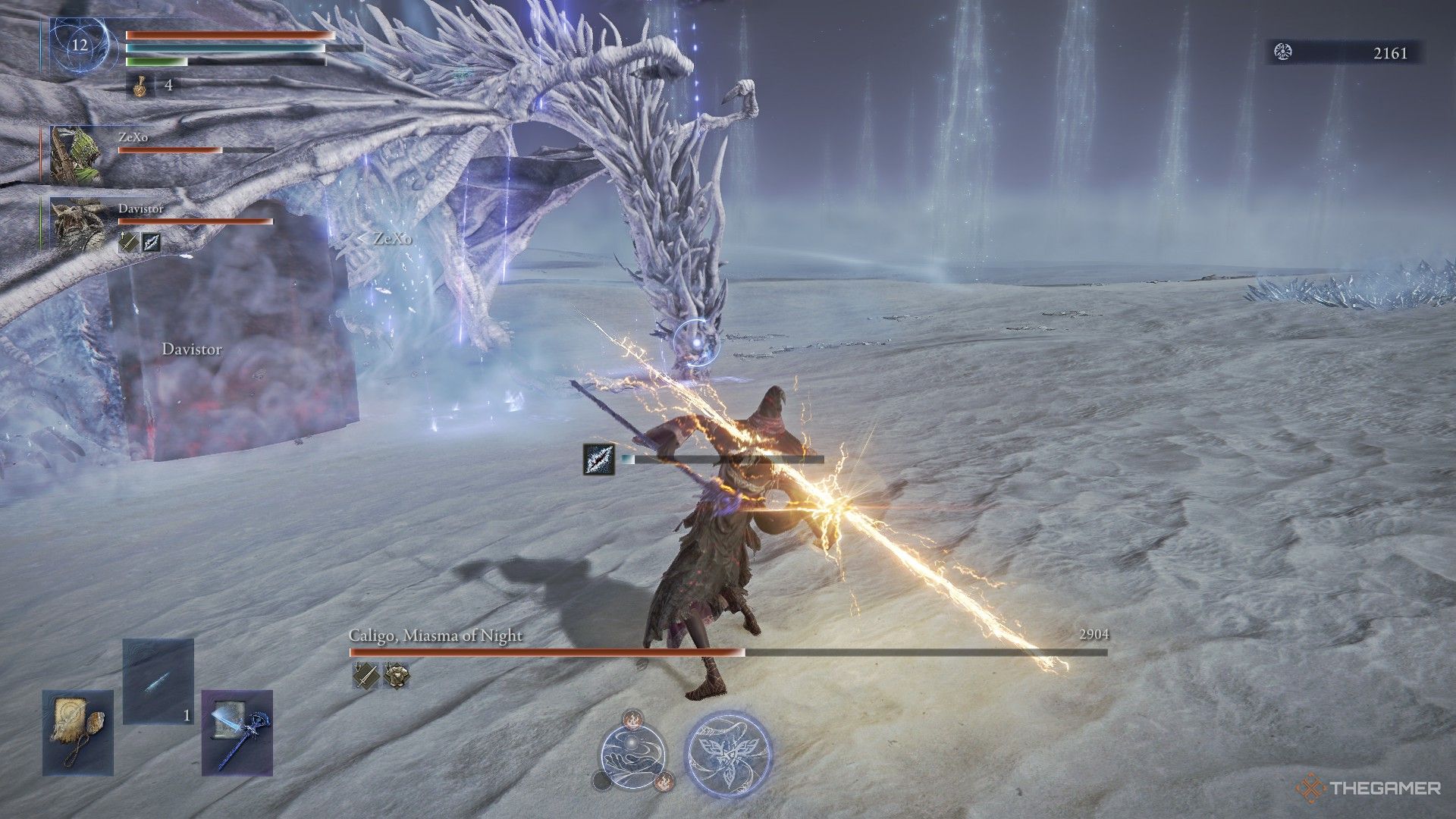
Task: Click Davistor's attack-up sword buff icon
Action: (x=128, y=243)
